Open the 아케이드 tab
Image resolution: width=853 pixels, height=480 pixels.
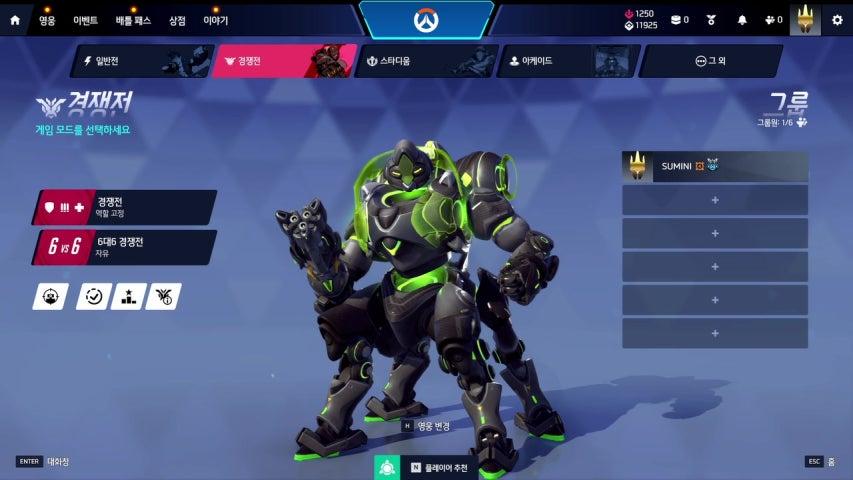coord(566,61)
